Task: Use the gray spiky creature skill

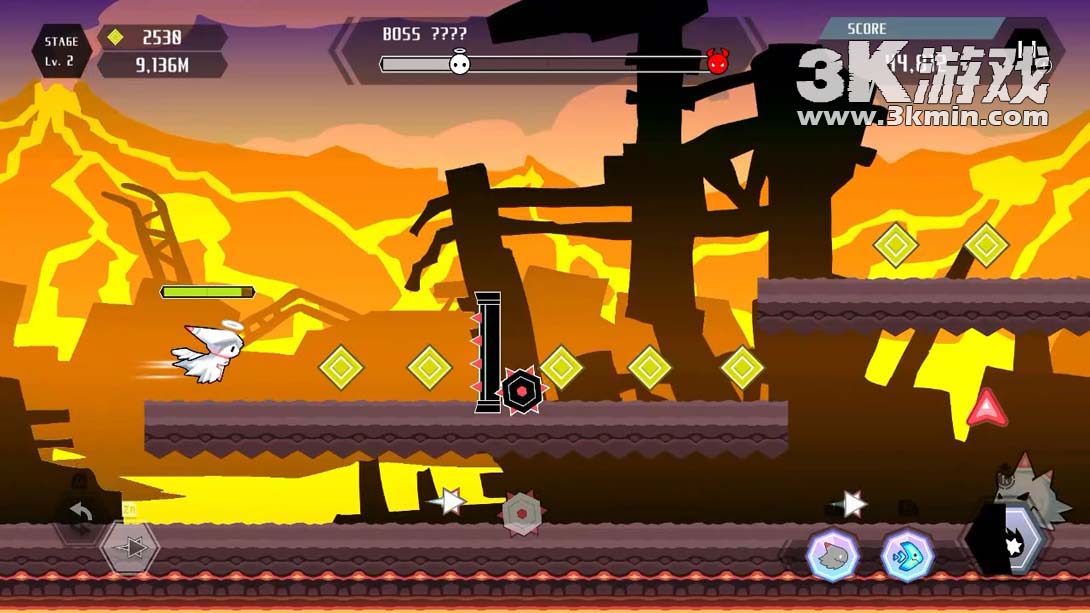Action: coord(833,555)
